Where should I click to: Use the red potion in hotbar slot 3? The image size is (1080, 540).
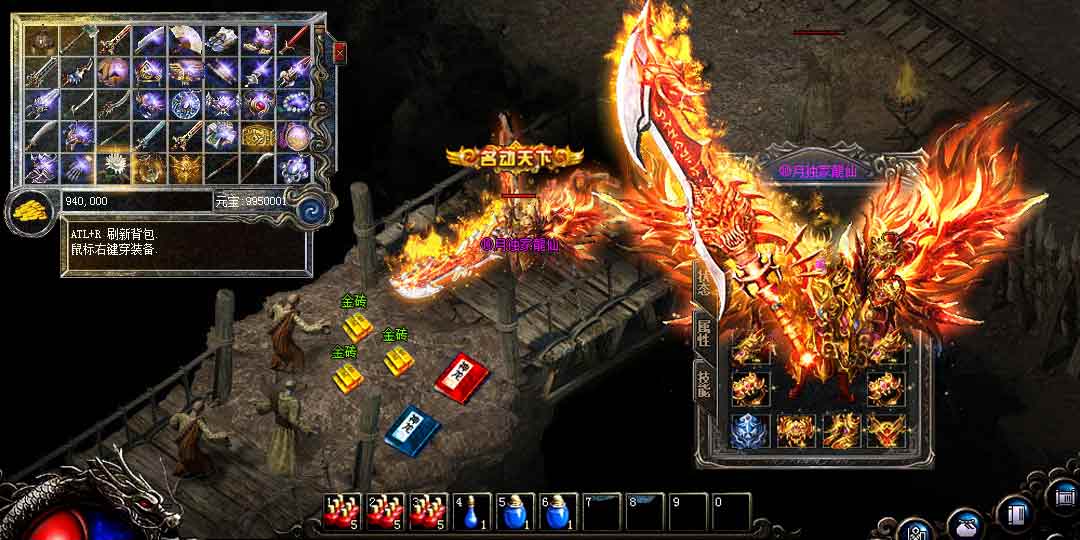point(428,512)
